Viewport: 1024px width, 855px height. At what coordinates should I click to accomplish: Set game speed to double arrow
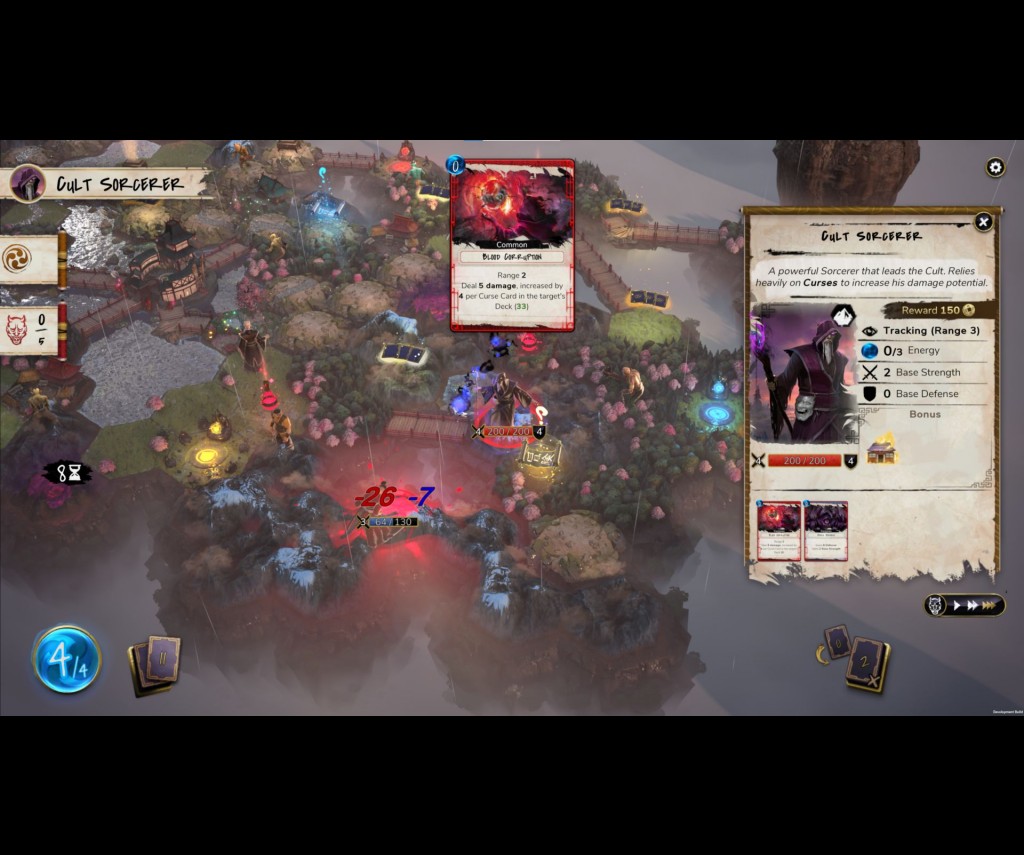point(973,606)
